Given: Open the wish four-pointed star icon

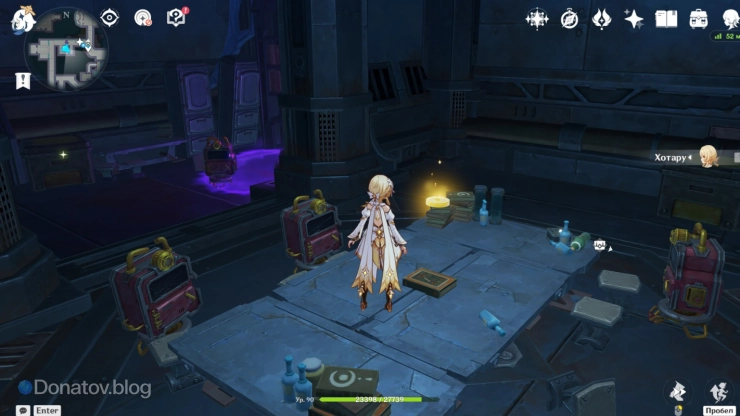Looking at the screenshot, I should (633, 18).
